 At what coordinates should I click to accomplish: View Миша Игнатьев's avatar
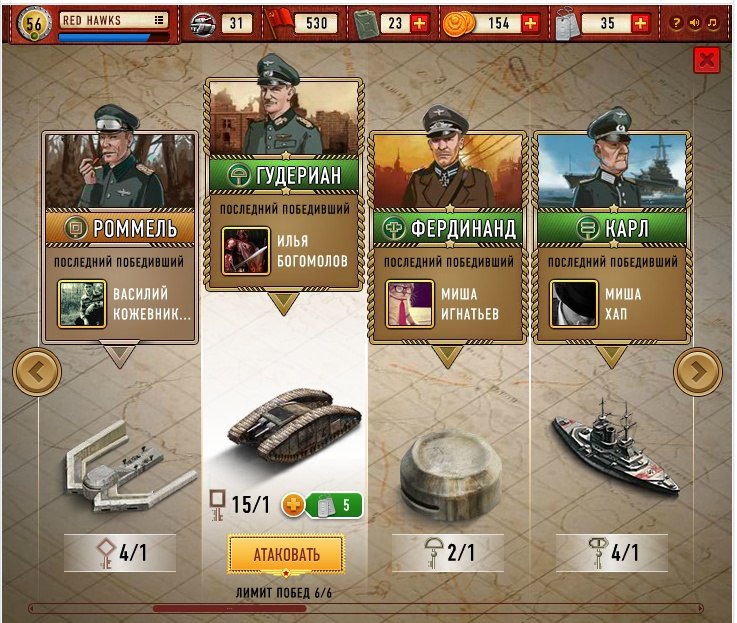click(410, 304)
